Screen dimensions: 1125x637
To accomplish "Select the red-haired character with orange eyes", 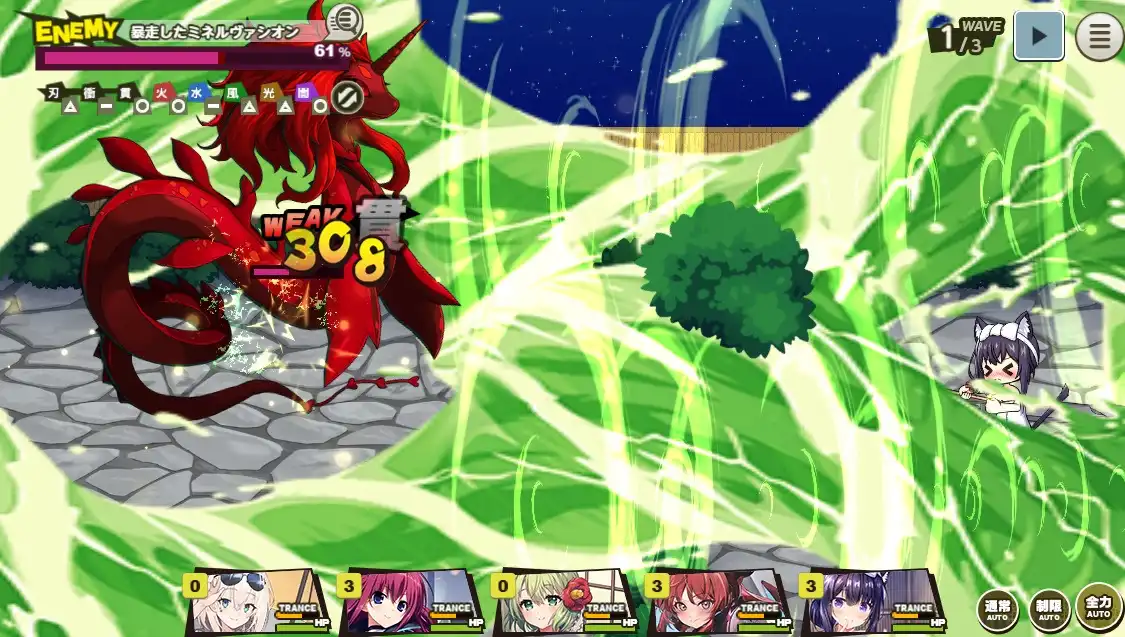I will point(716,602).
